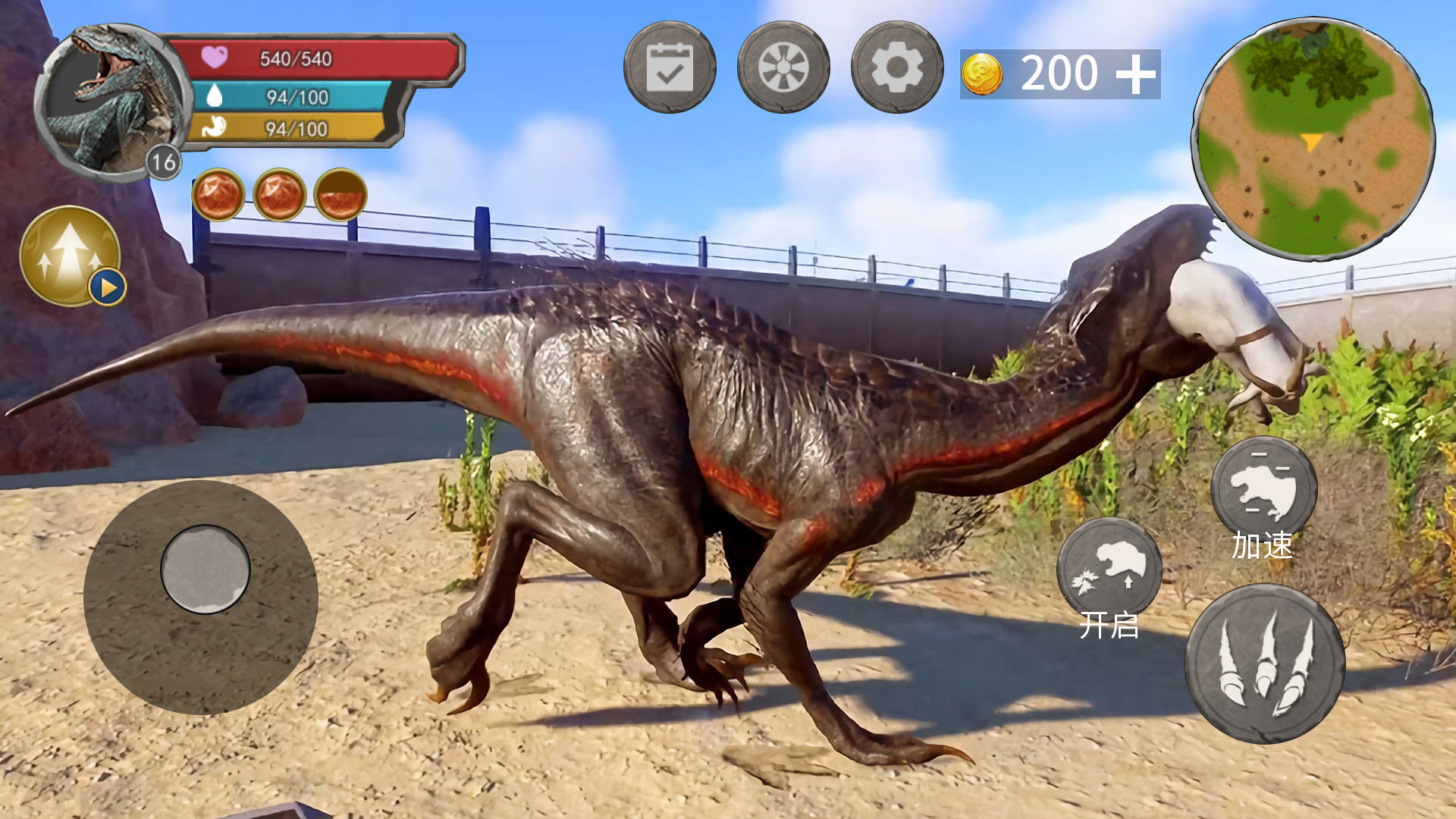Activate the 加速 sprint ability
1456x819 pixels.
tap(1263, 489)
